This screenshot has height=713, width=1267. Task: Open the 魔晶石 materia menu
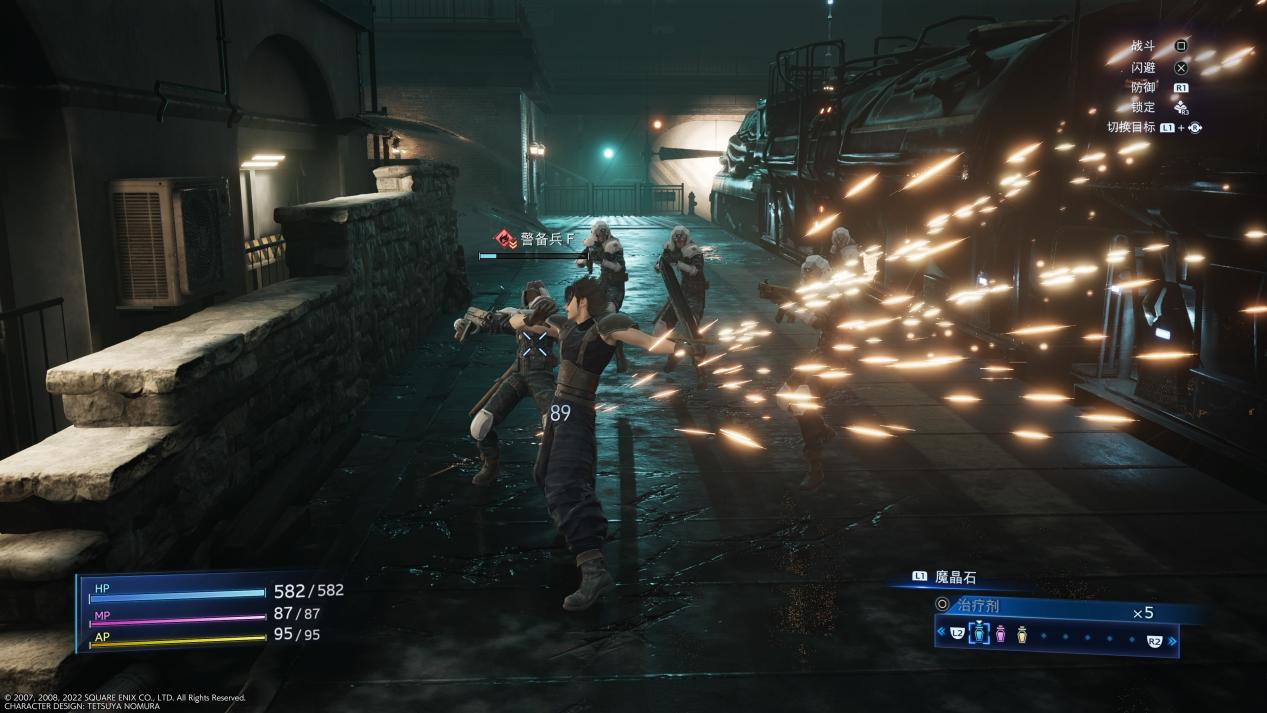(x=953, y=577)
